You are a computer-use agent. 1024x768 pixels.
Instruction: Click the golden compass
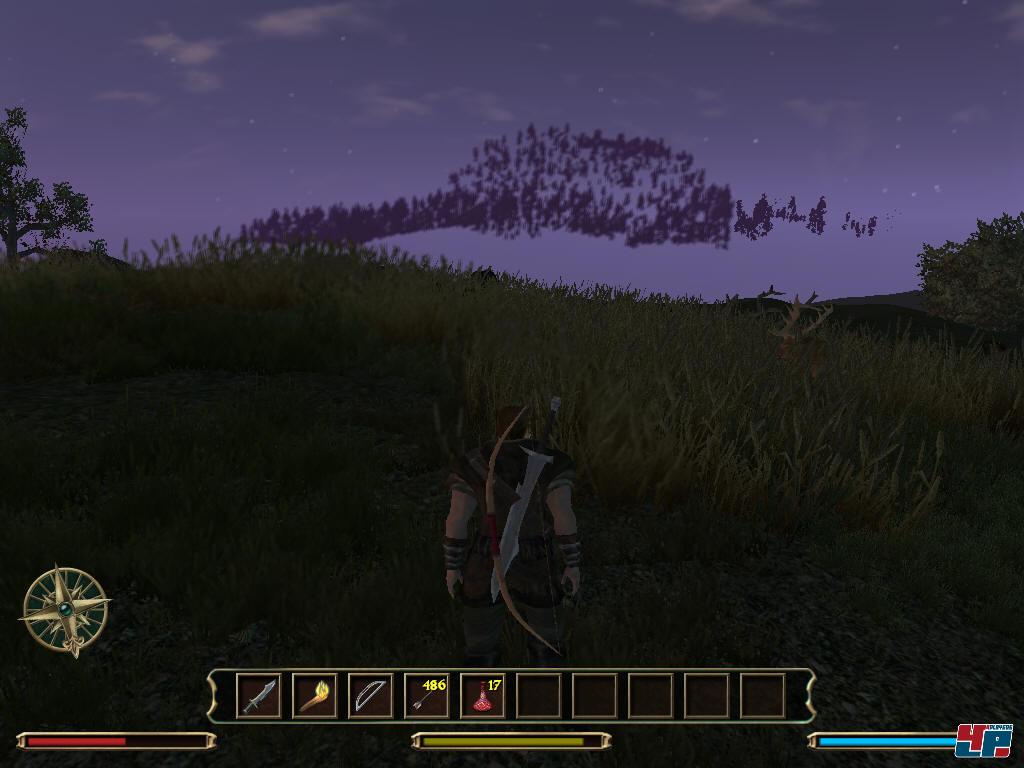pos(66,609)
